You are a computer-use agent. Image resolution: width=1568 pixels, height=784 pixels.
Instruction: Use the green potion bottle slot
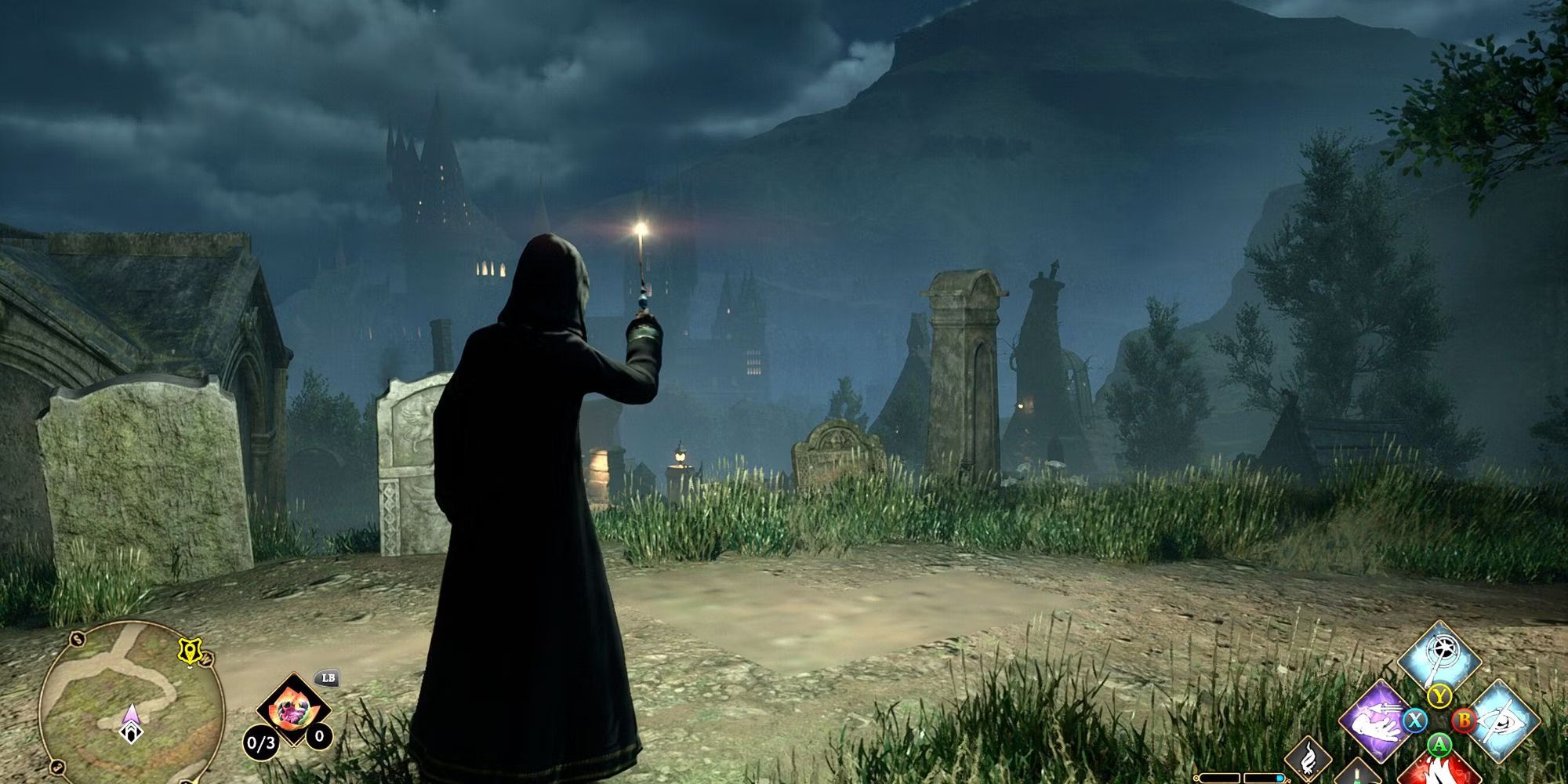click(x=1356, y=772)
